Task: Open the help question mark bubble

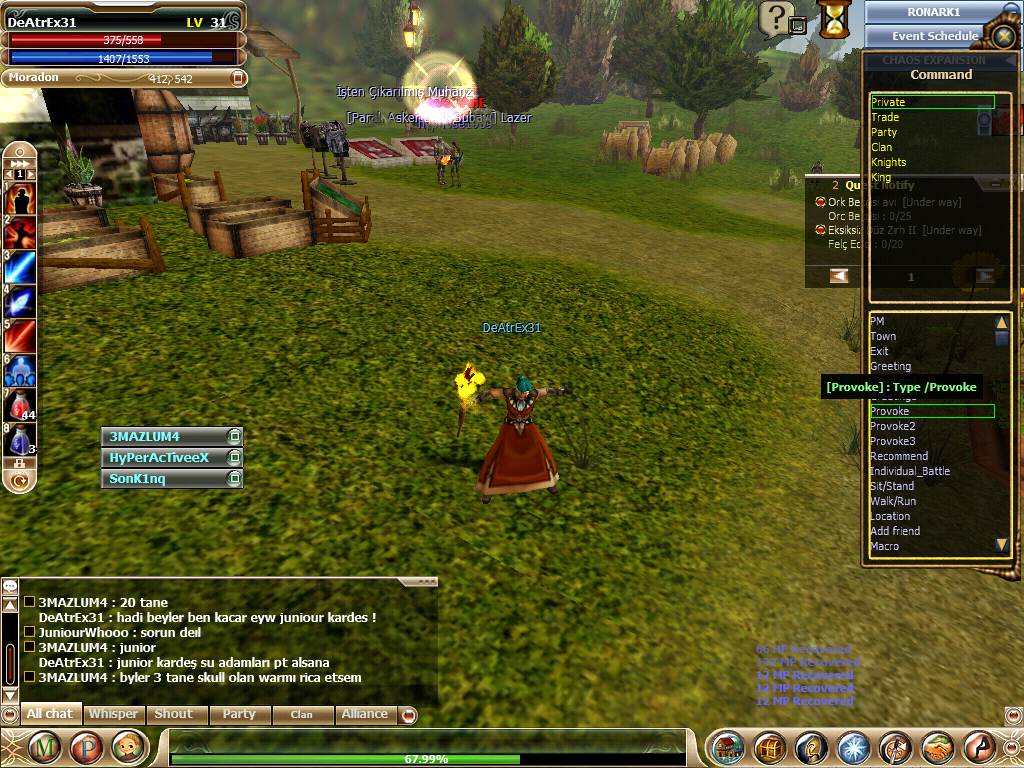Action: click(x=775, y=17)
